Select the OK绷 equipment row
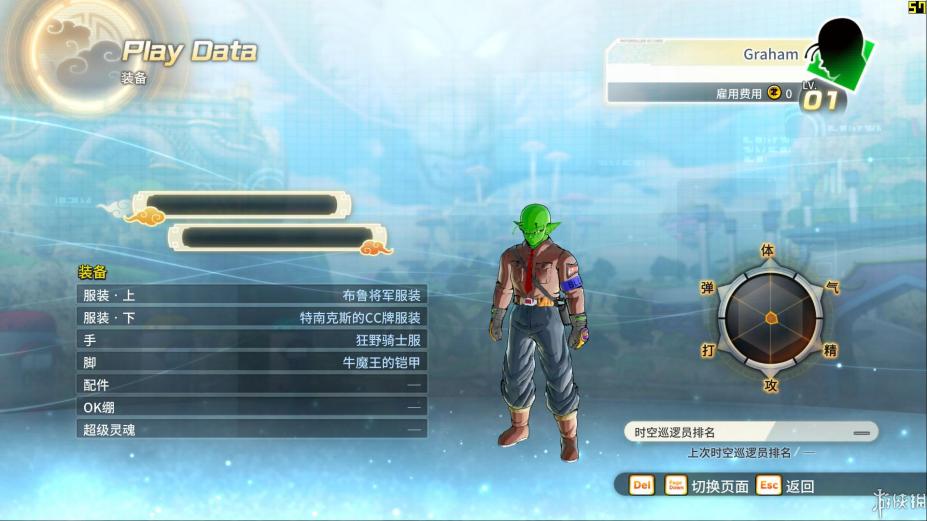The image size is (927, 521). pos(252,407)
